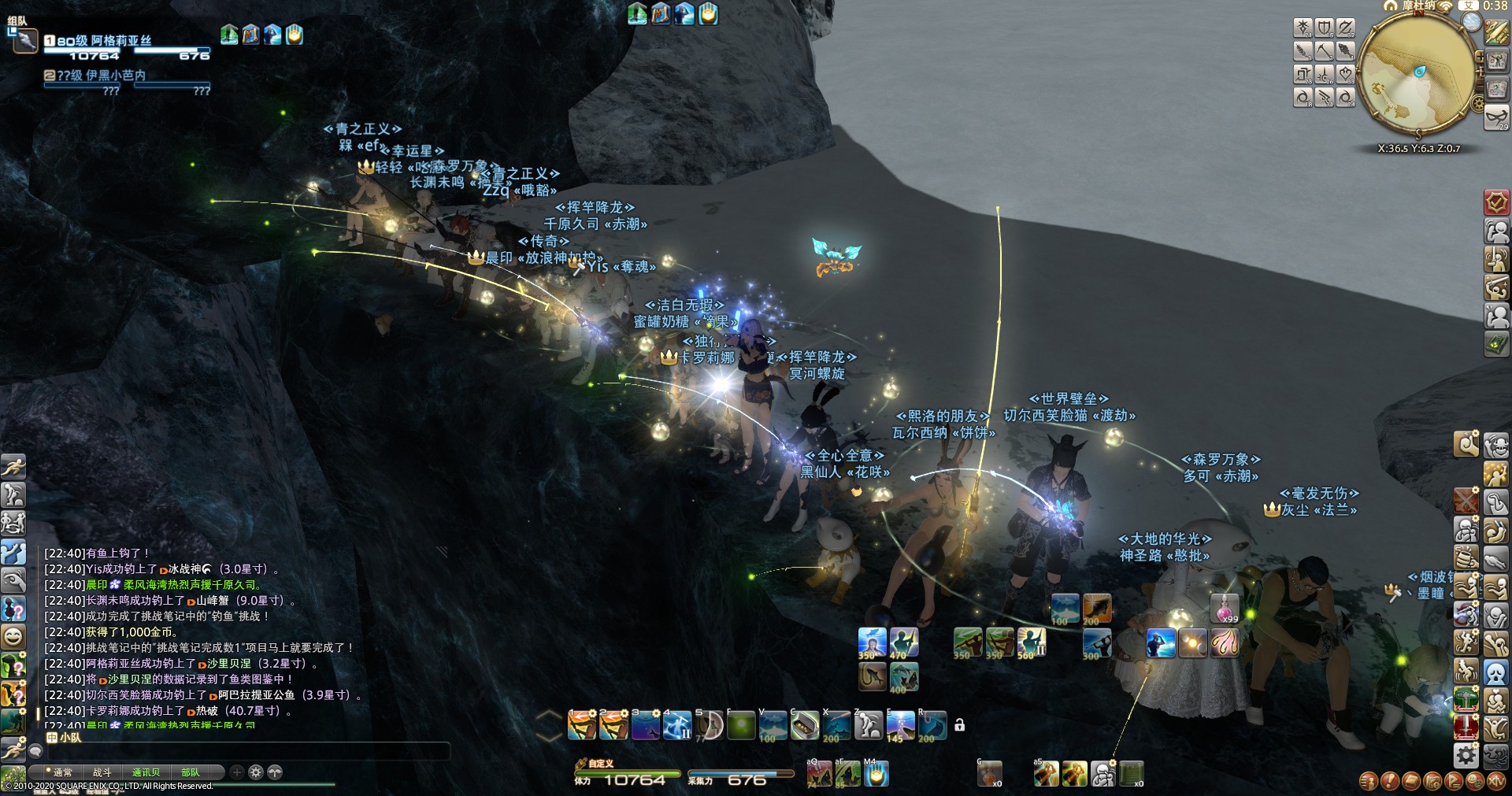
Task: Open chat log gear settings
Action: tap(255, 772)
